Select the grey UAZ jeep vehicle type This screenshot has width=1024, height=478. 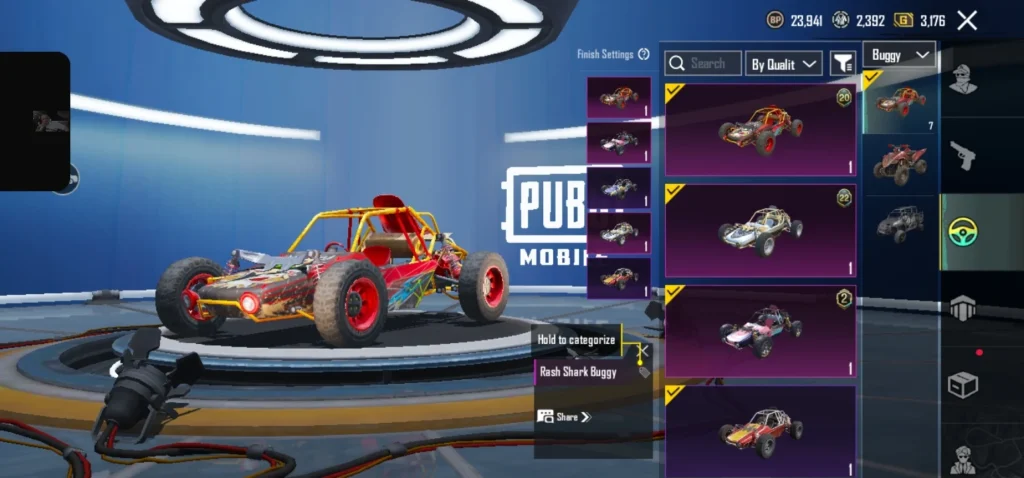900,220
